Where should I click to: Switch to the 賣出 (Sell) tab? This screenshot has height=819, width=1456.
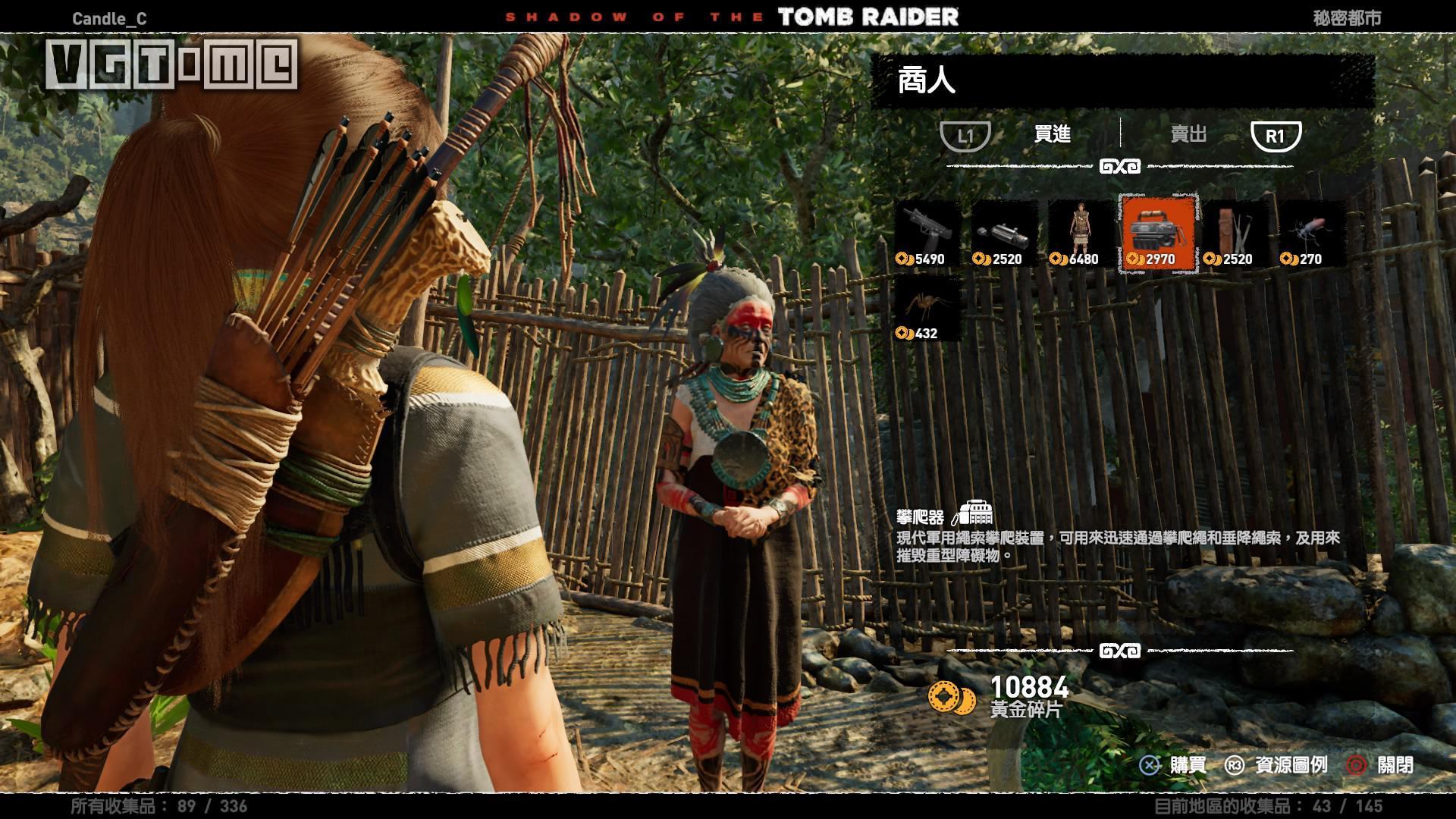[1188, 135]
